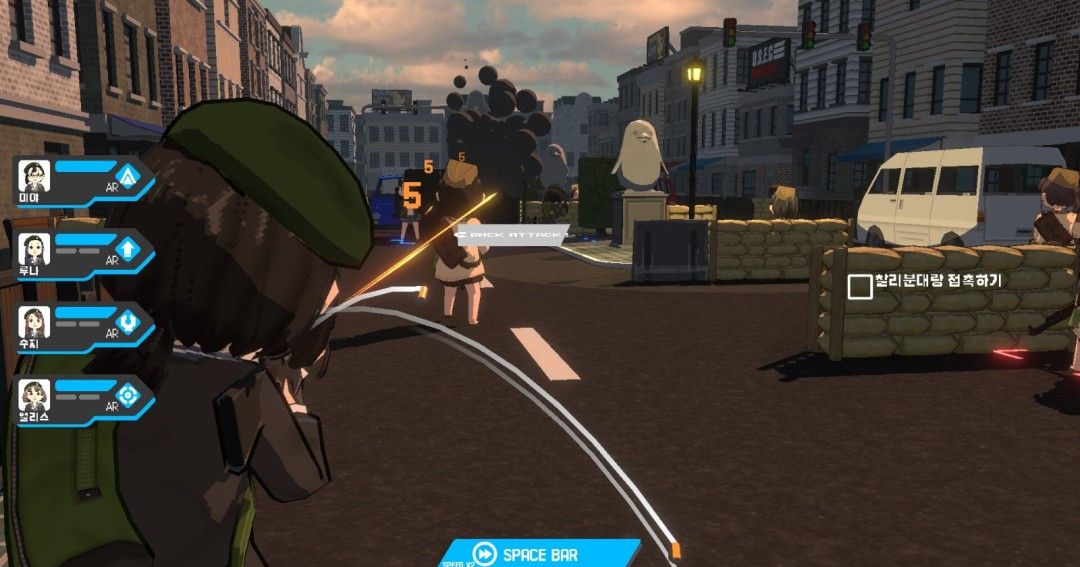Image resolution: width=1080 pixels, height=567 pixels.
Task: Click the 찰리분대랑 접촉하기 objective checkbox
Action: pyautogui.click(x=859, y=287)
